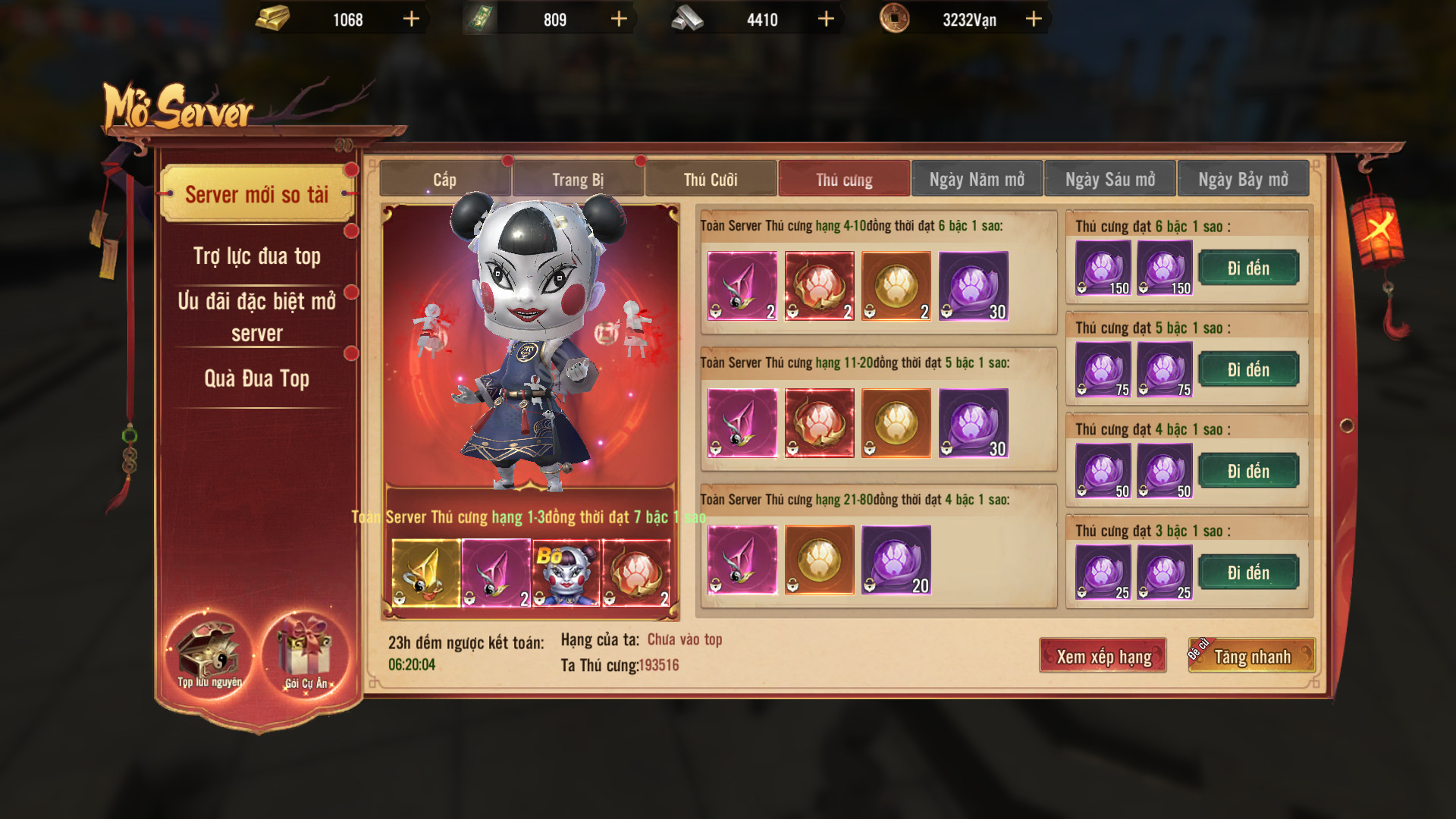Image resolution: width=1456 pixels, height=819 pixels.
Task: Open the Gói Cự Ân gift box
Action: [306, 654]
